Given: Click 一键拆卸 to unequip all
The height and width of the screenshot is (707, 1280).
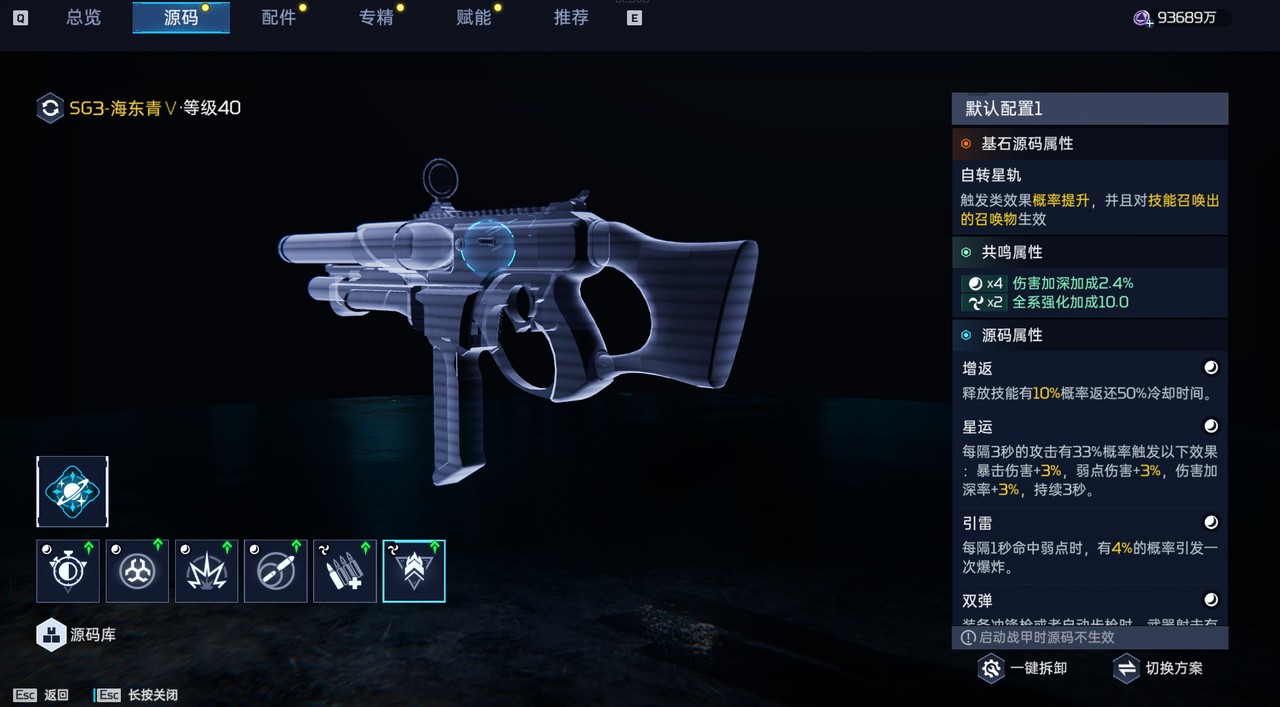Looking at the screenshot, I should pyautogui.click(x=1023, y=668).
